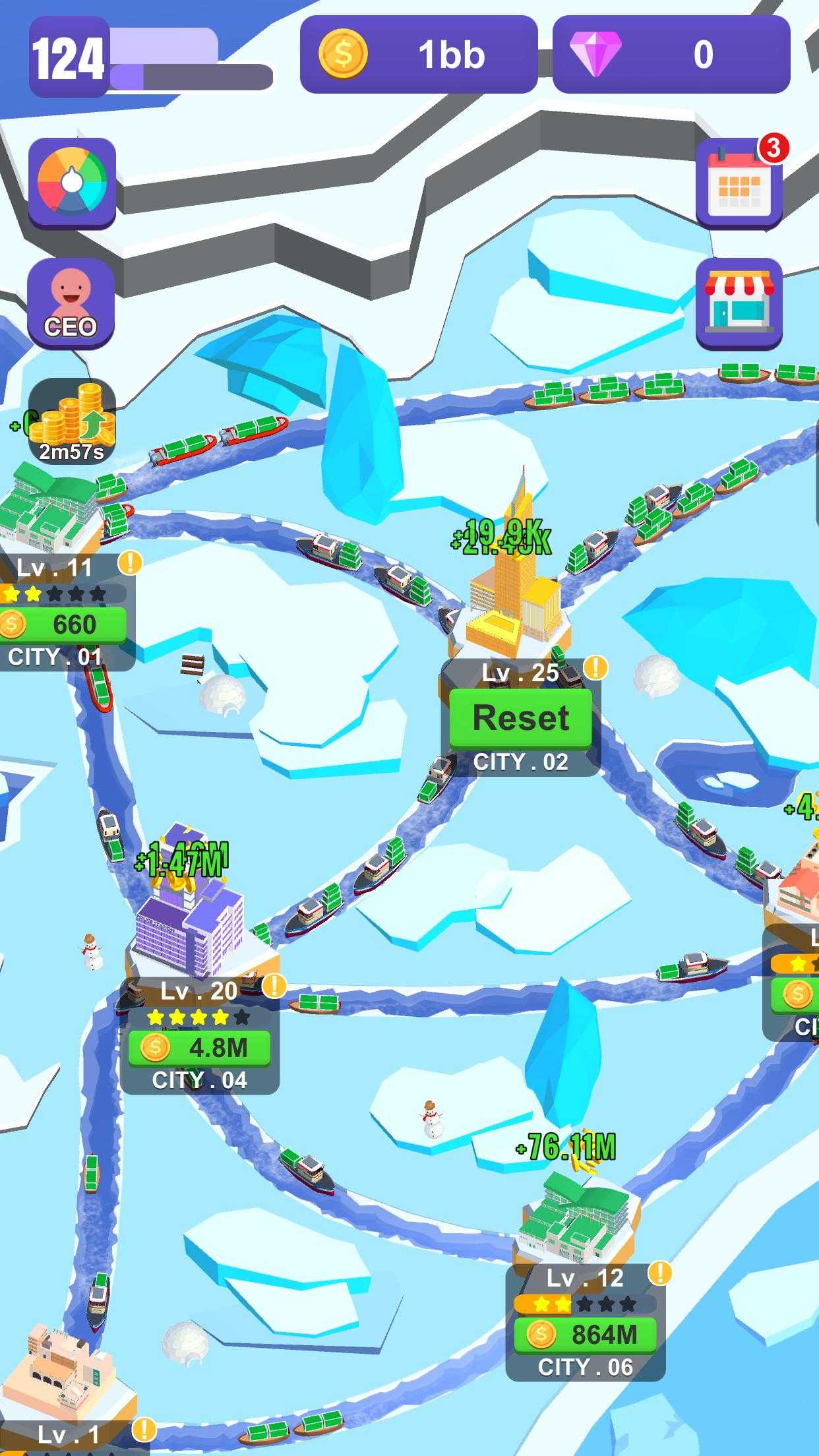
Task: Tap the exclamation alert beside City 02
Action: point(595,667)
